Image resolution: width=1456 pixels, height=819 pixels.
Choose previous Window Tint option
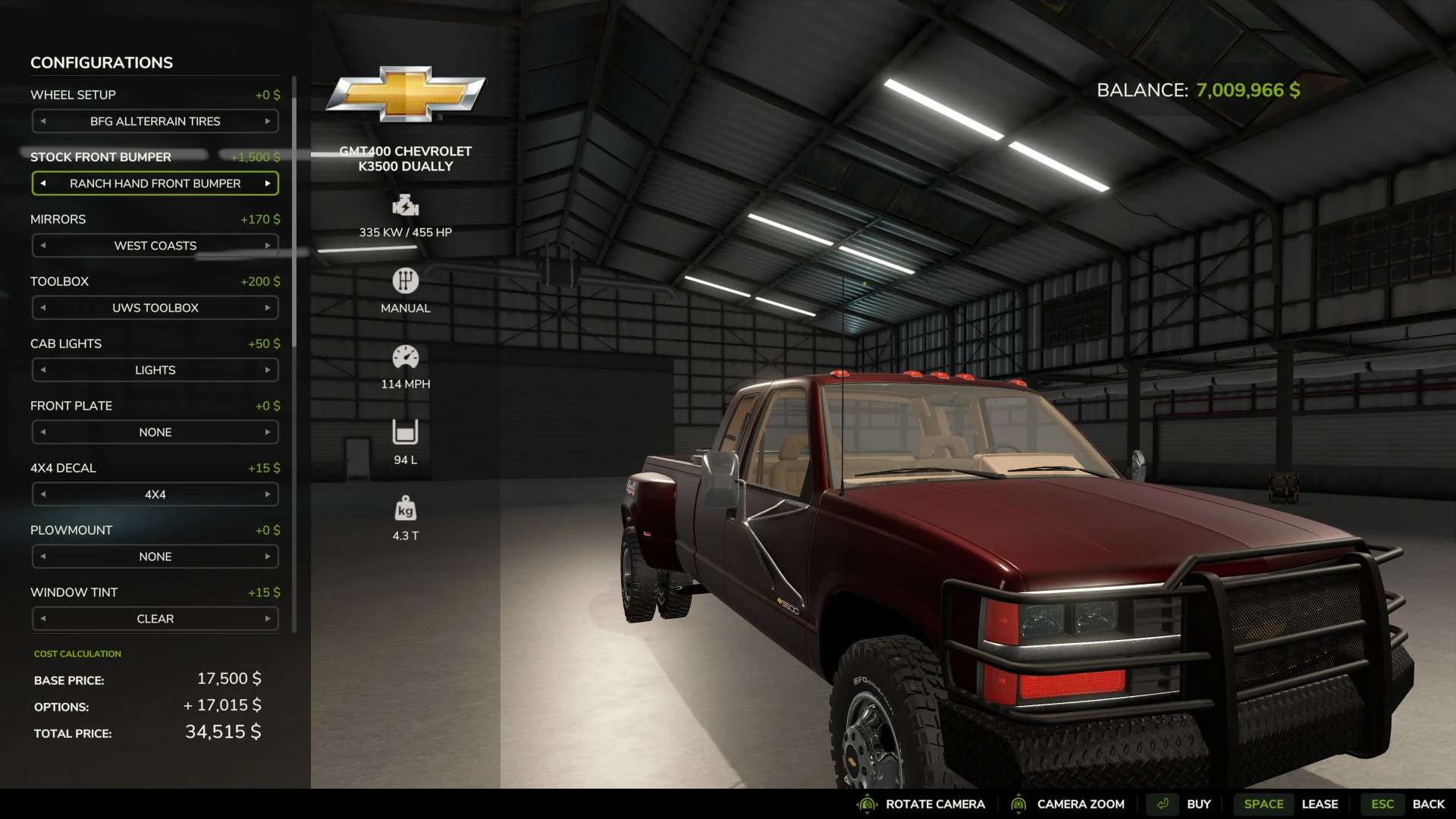coord(43,619)
